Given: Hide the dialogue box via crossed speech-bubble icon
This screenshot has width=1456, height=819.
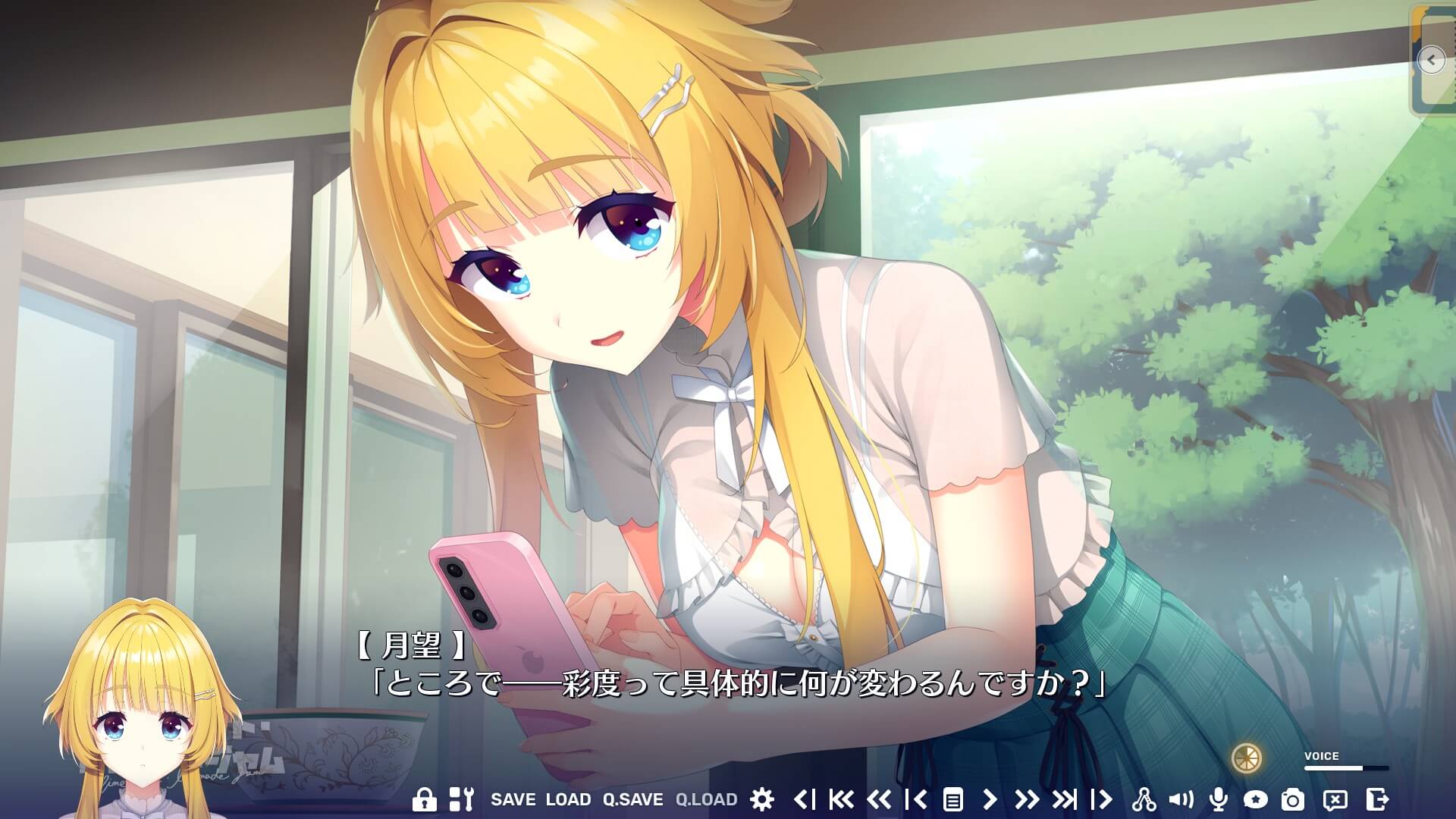Looking at the screenshot, I should 1335,798.
